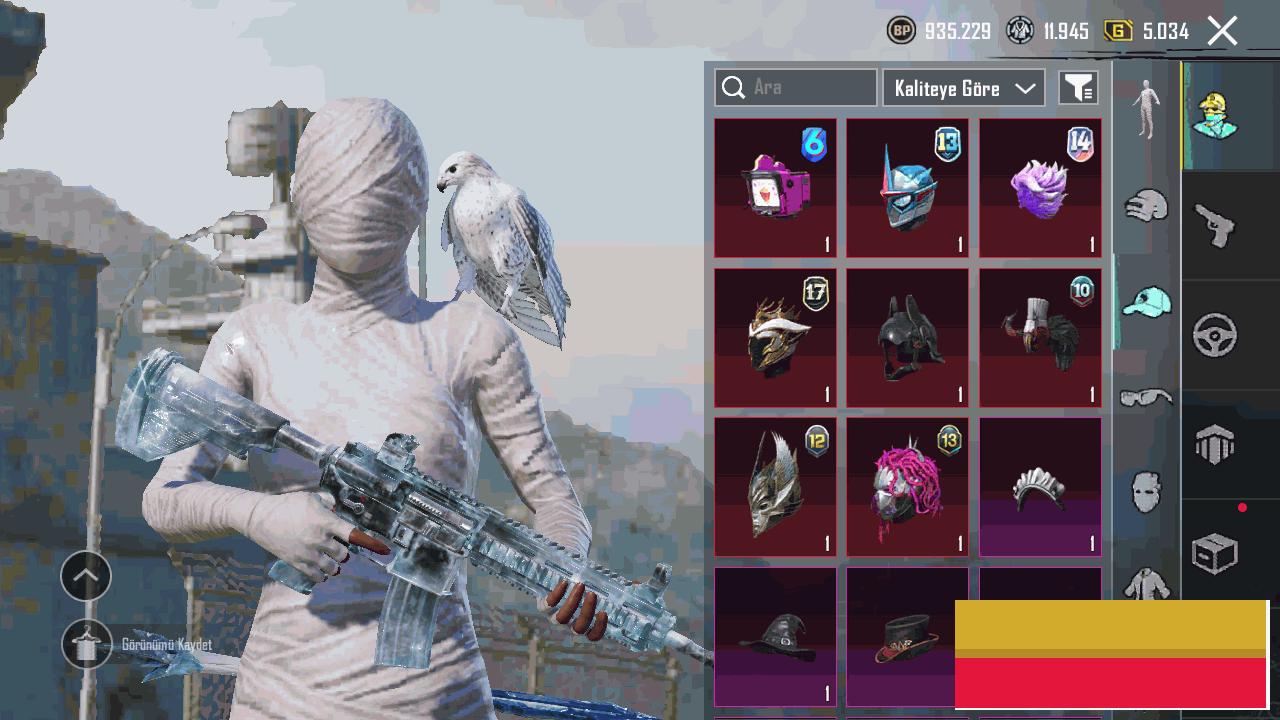The image size is (1280, 720).
Task: Pick the black witch hat
Action: coord(775,636)
